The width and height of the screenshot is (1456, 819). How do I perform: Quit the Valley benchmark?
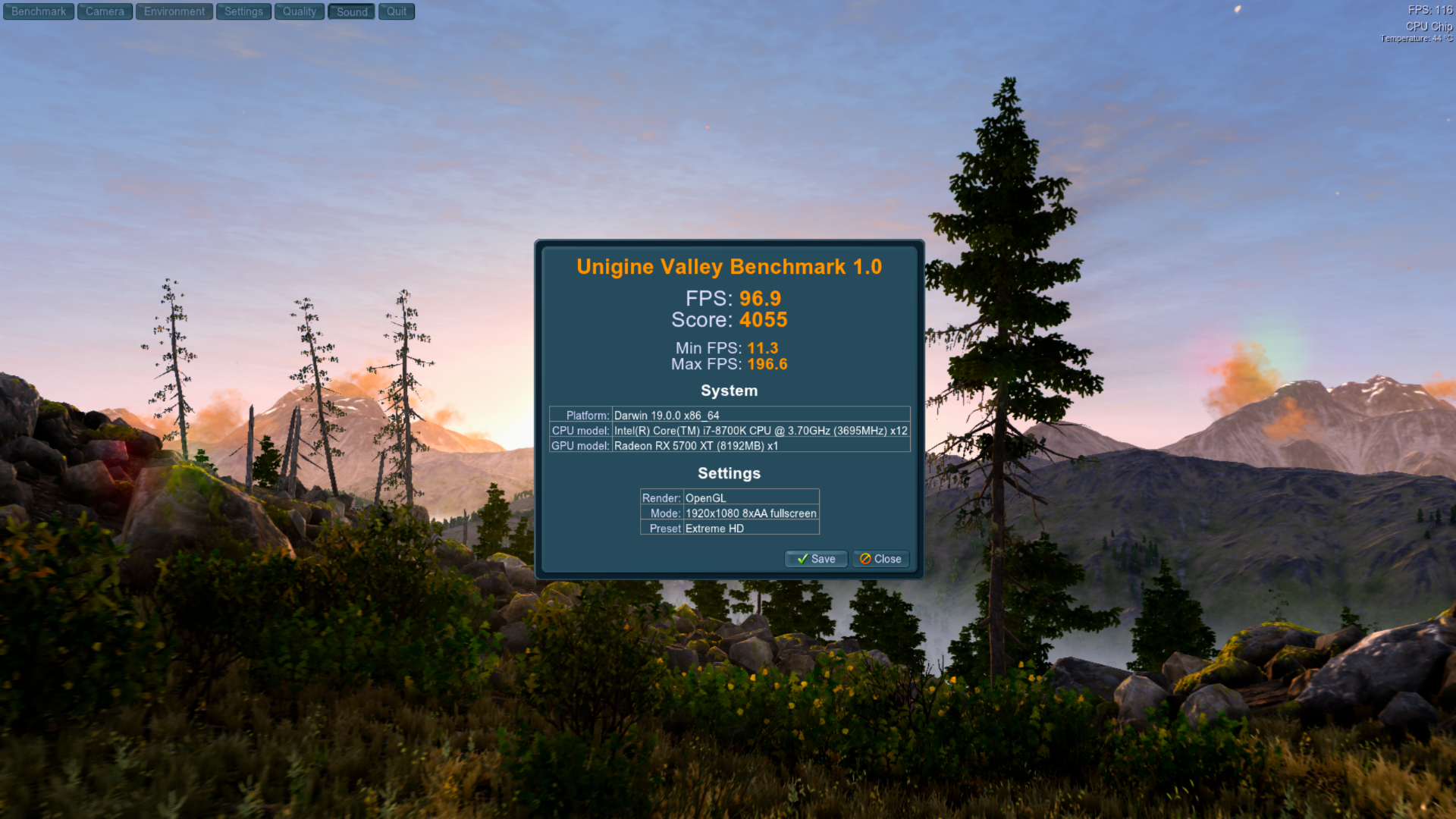[x=397, y=11]
